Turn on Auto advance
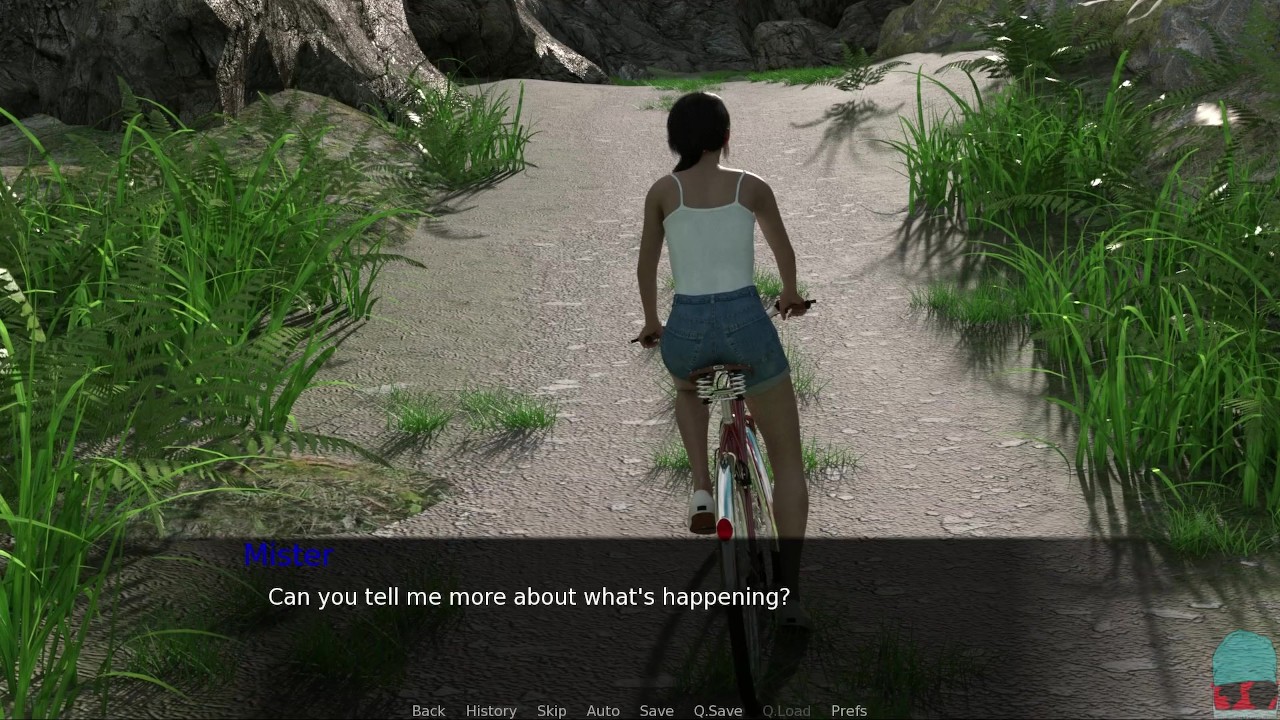This screenshot has width=1280, height=720. click(x=603, y=710)
